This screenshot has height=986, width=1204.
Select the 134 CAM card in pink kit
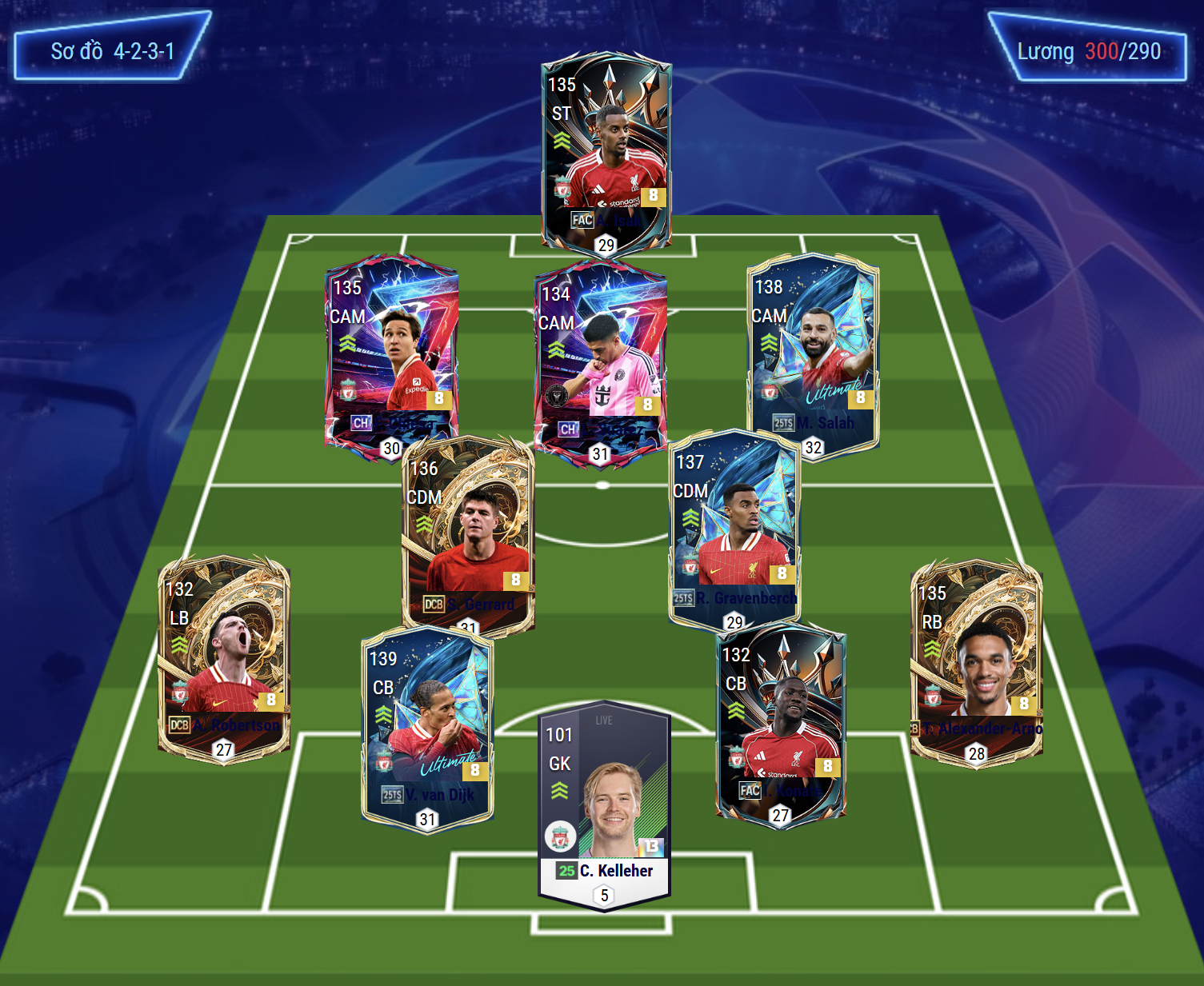tap(600, 360)
